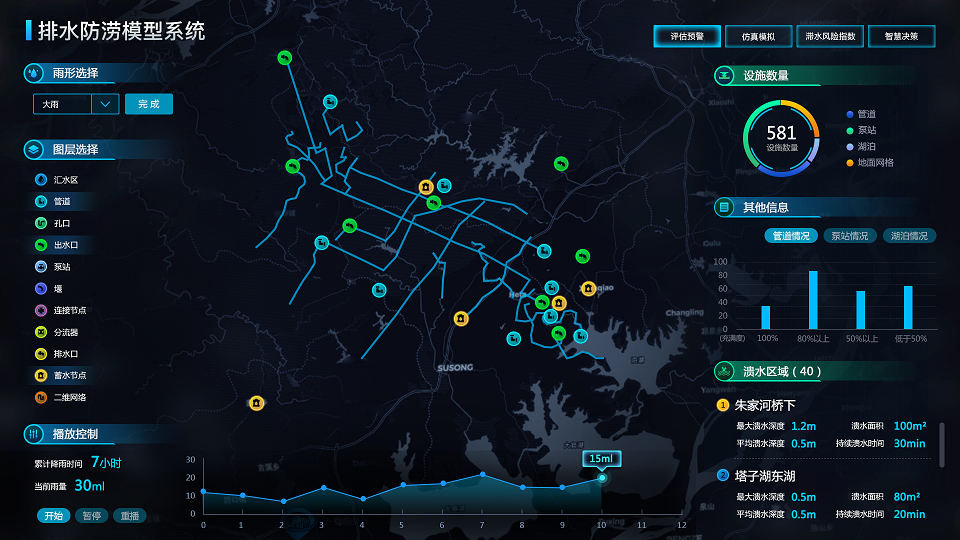The height and width of the screenshot is (540, 960).
Task: Toggle the 分流器 layer
Action: (x=65, y=332)
